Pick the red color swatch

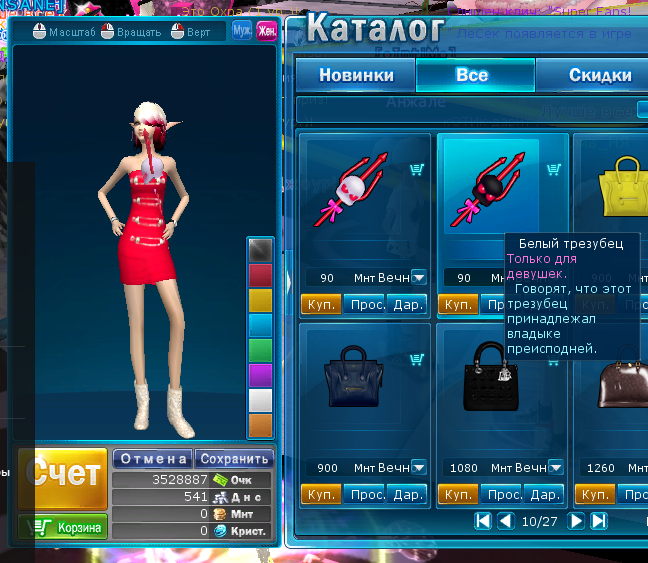point(260,275)
